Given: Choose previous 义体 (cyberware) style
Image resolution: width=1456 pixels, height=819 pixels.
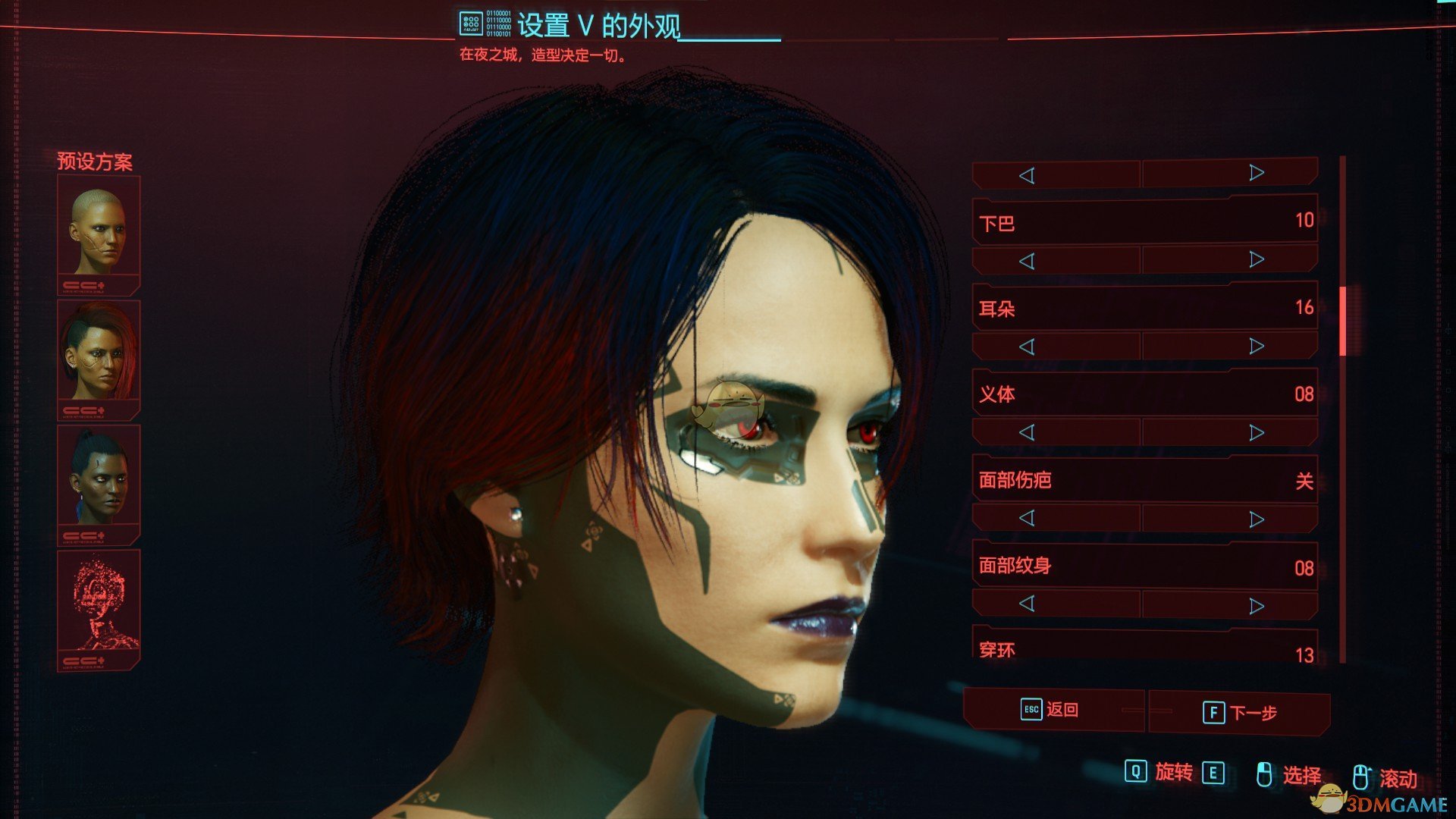Looking at the screenshot, I should pos(1027,432).
